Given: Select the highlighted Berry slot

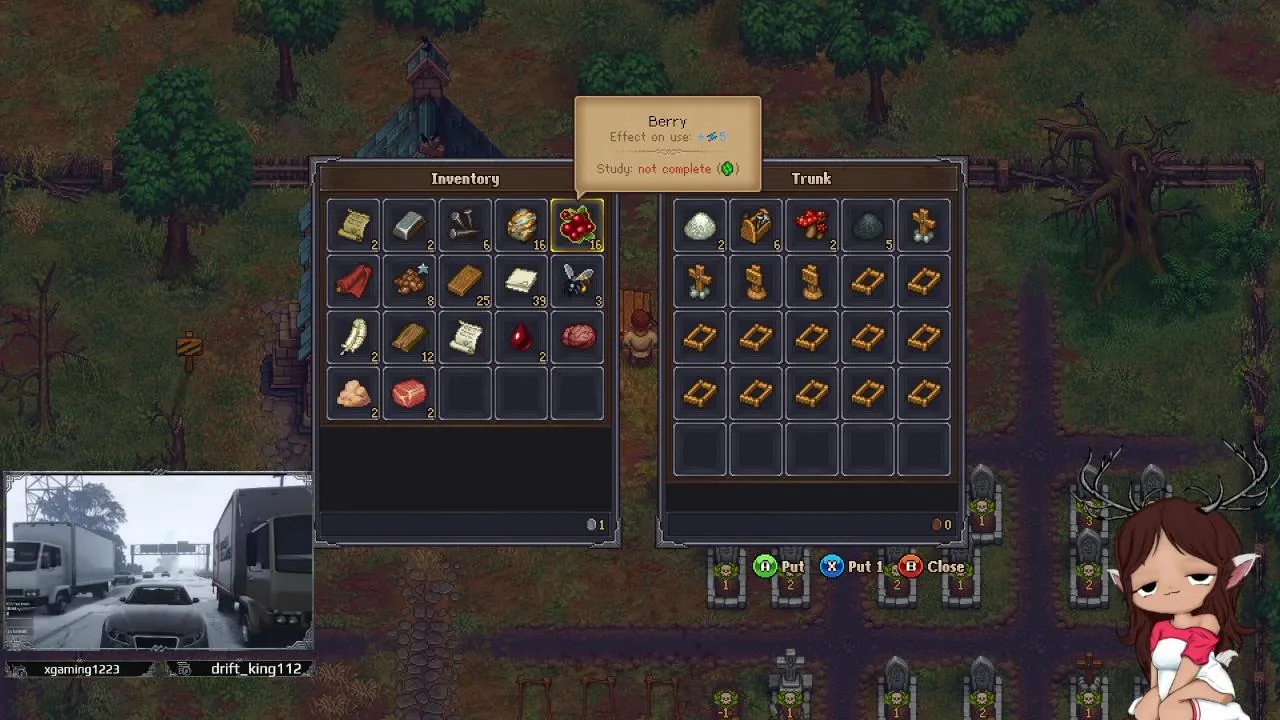Looking at the screenshot, I should (x=577, y=226).
